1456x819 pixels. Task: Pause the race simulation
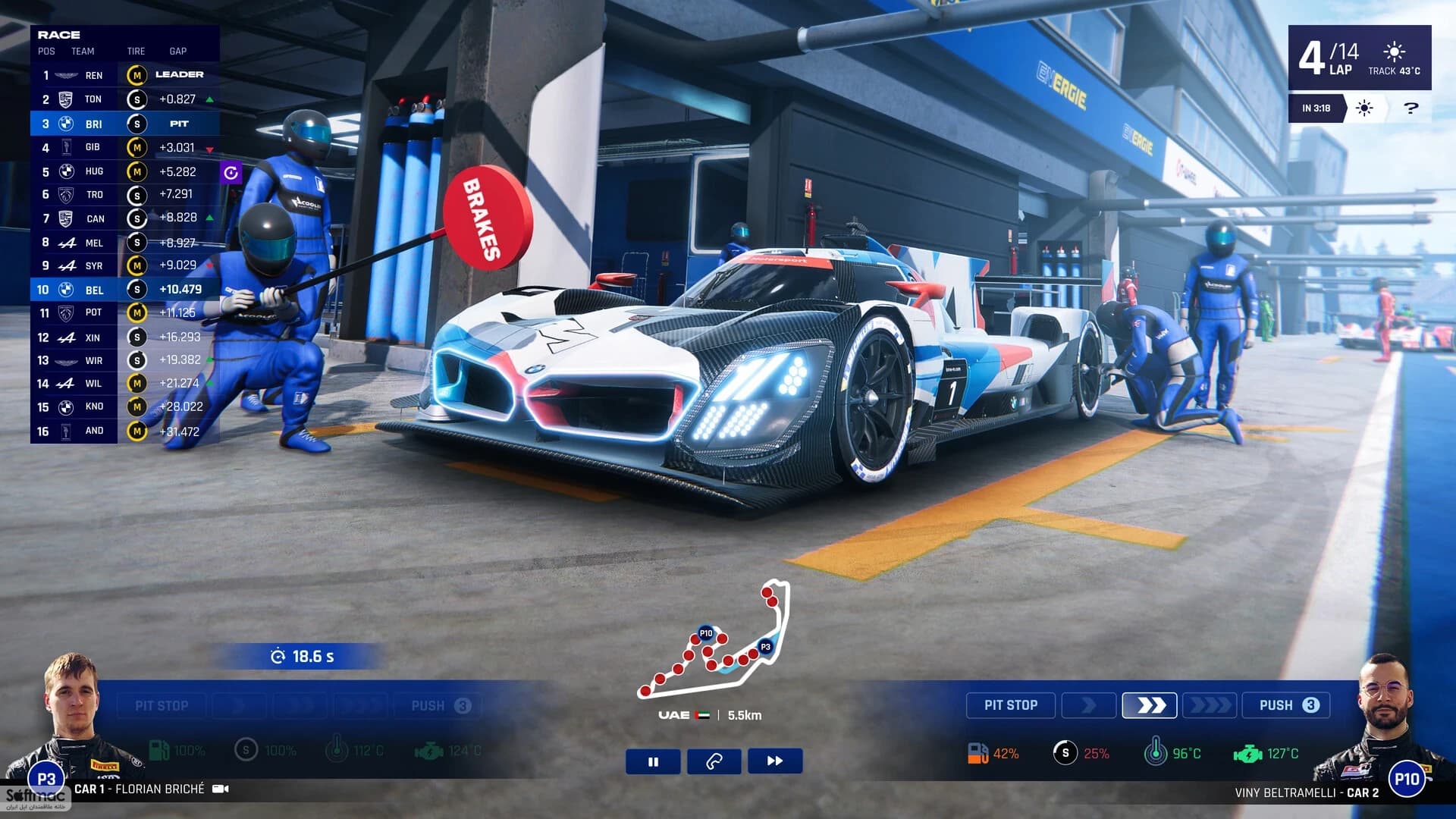tap(653, 761)
